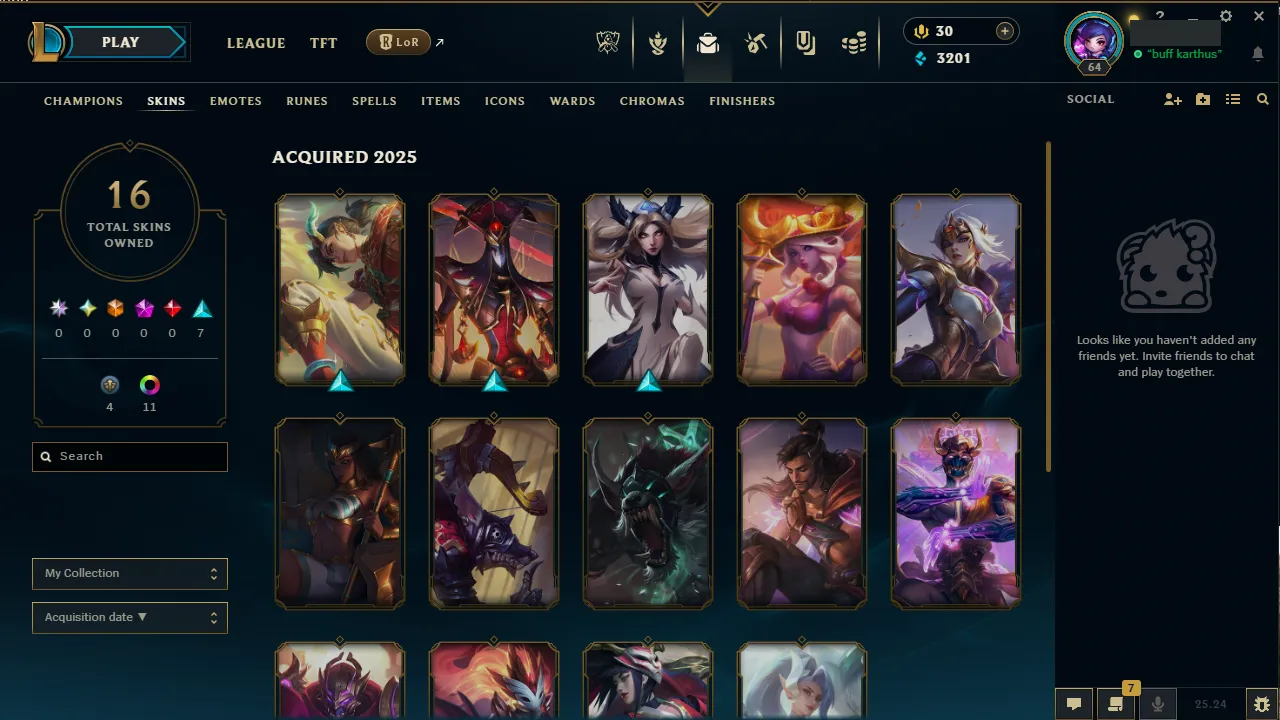Screen dimensions: 1280x720
Task: Select the chroma color wheel counter
Action: 149,384
